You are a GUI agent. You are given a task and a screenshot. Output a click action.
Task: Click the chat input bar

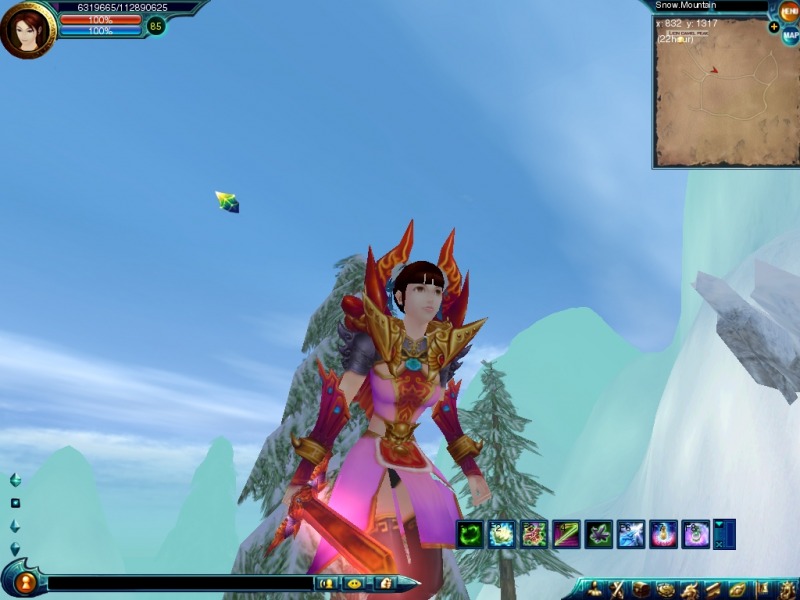(180, 583)
